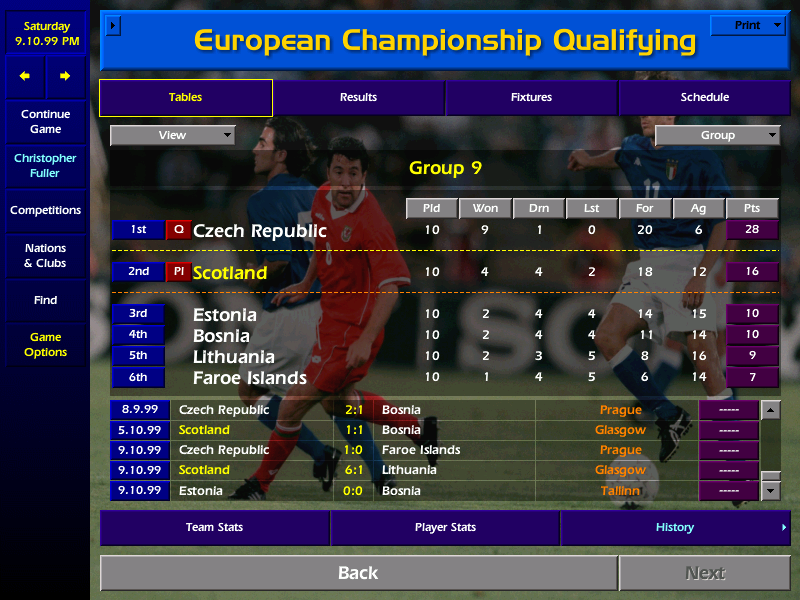Open the History menu
This screenshot has height=600, width=800.
(675, 527)
